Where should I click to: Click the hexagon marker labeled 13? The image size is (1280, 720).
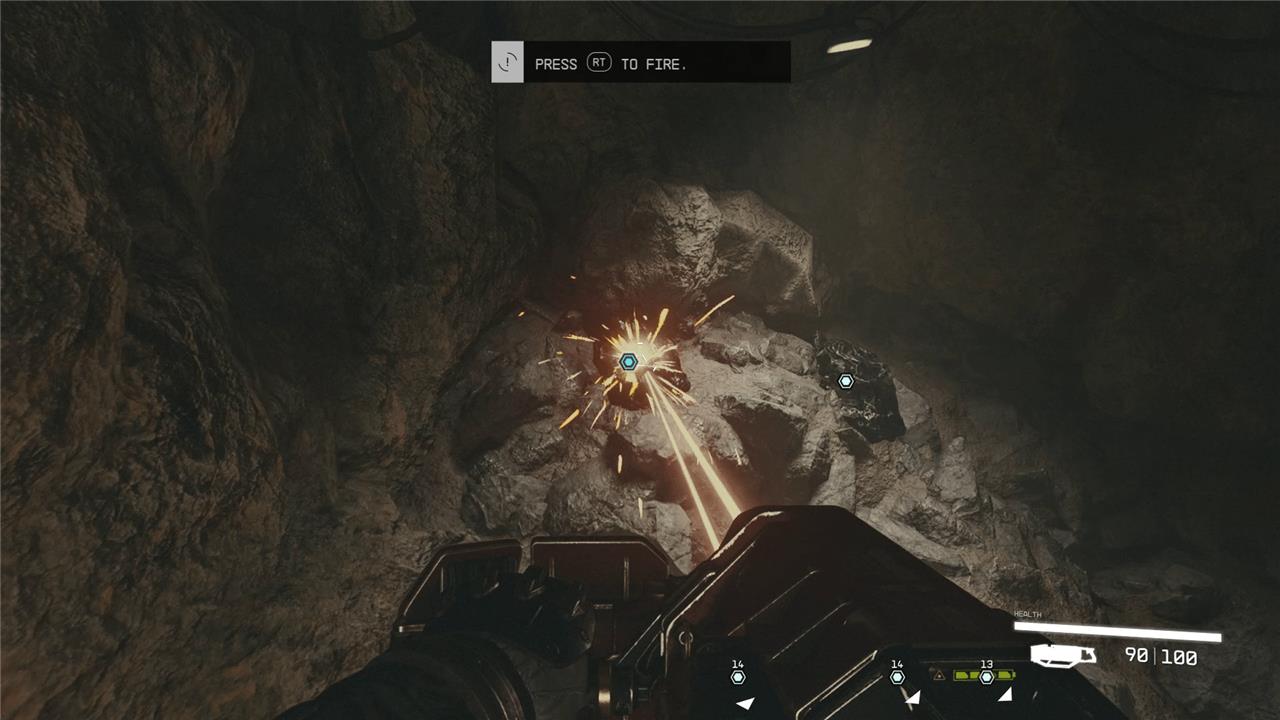tap(986, 677)
